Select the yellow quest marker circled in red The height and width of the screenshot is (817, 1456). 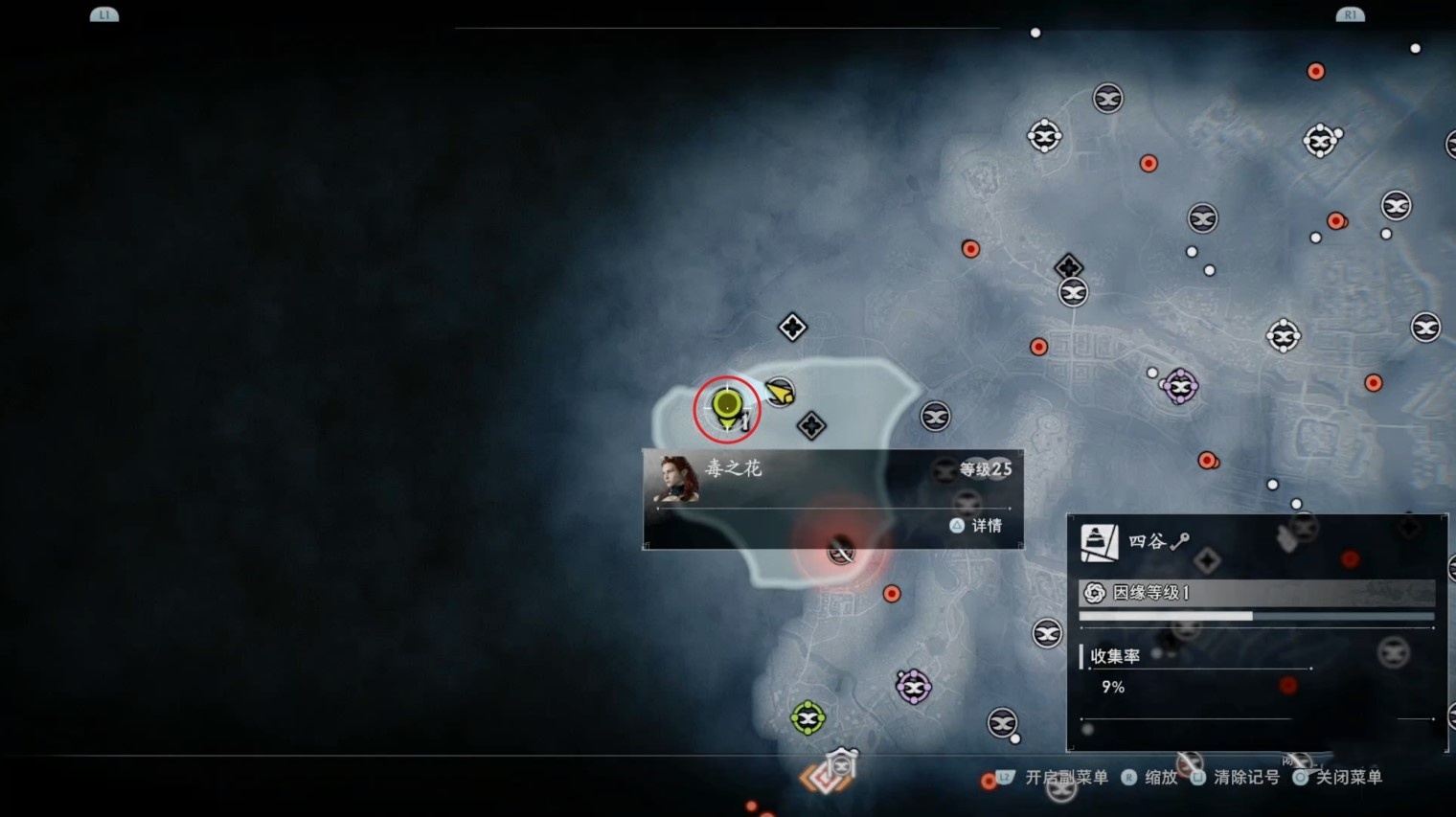point(727,407)
